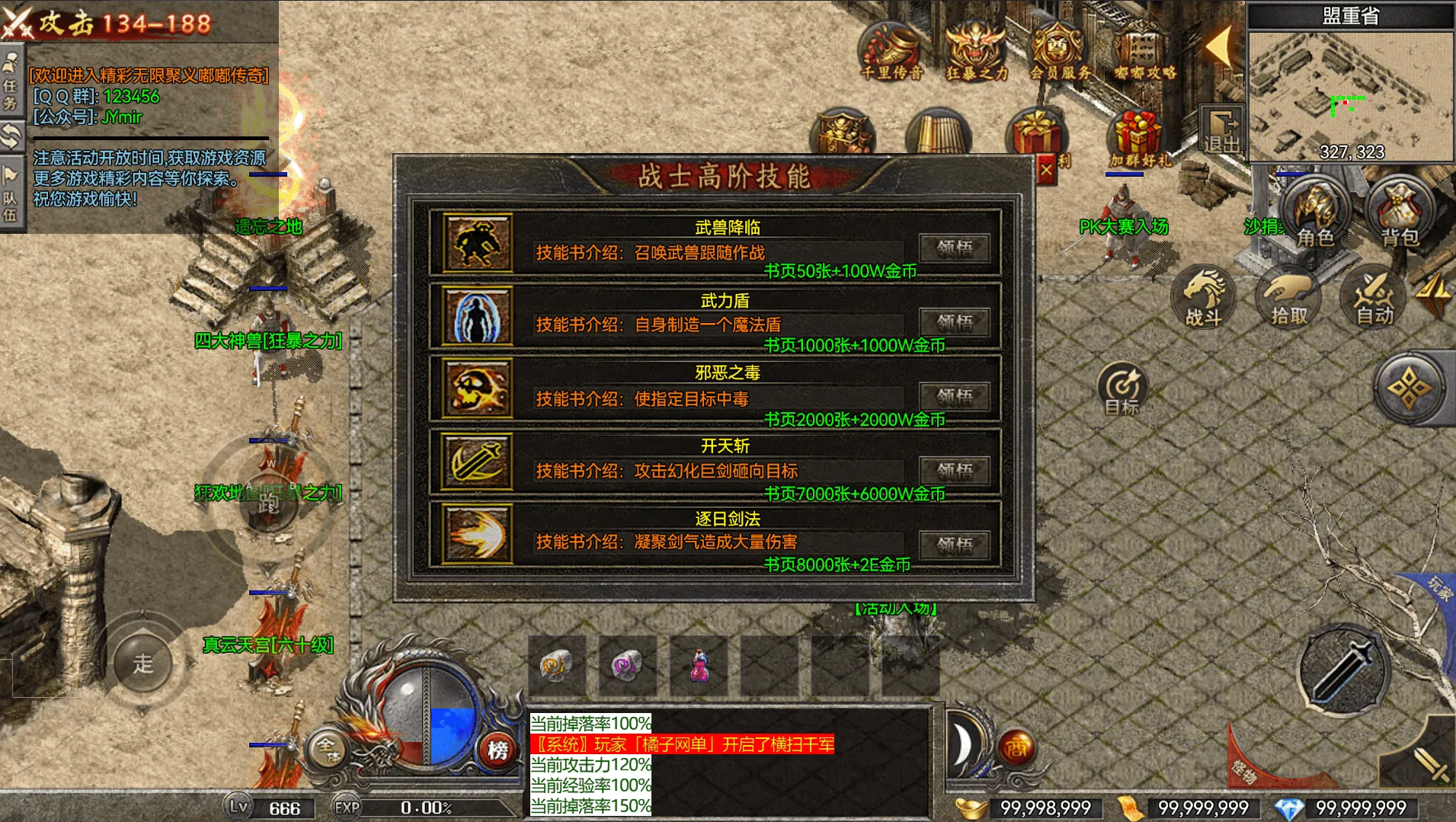
Task: Use the pink potion hotbar slot
Action: (699, 665)
